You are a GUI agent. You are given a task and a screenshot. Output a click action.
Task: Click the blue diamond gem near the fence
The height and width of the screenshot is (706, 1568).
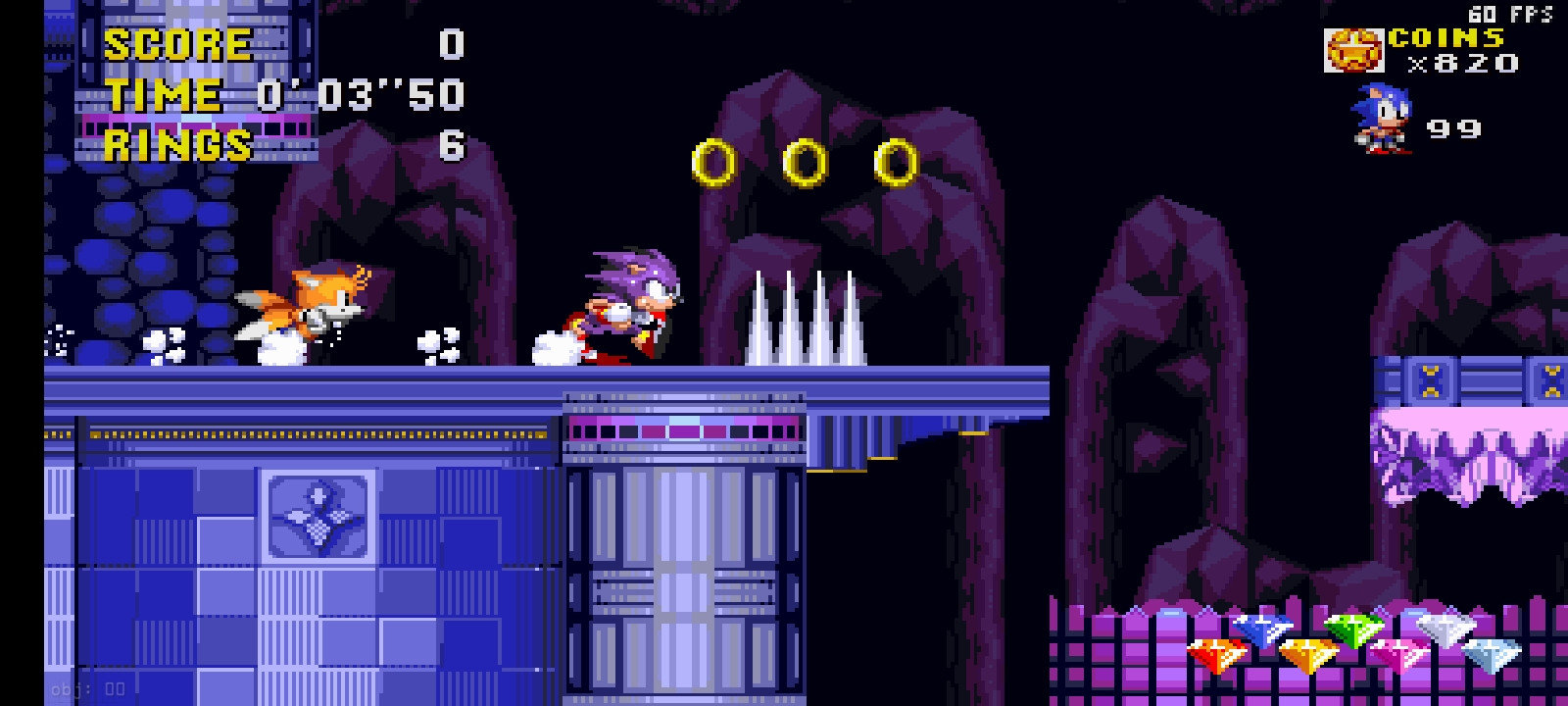click(x=1263, y=628)
